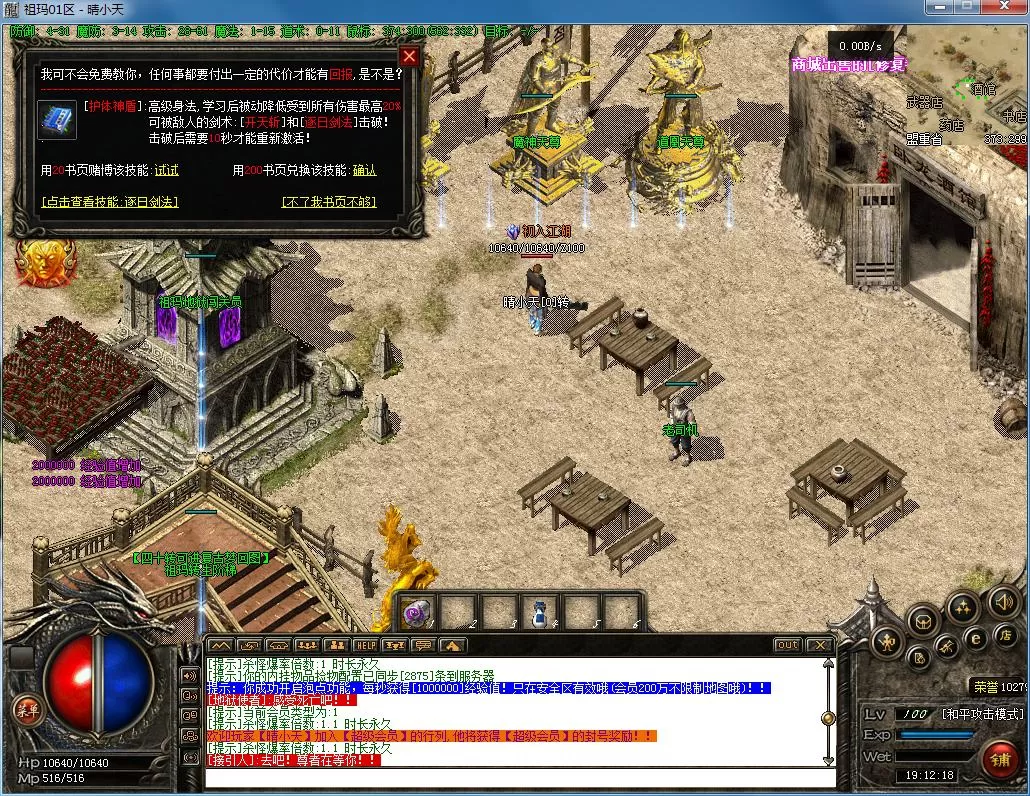Viewport: 1030px width, 796px height.
Task: Confirm the 200-page skill exchange via 确认
Action: coord(364,171)
